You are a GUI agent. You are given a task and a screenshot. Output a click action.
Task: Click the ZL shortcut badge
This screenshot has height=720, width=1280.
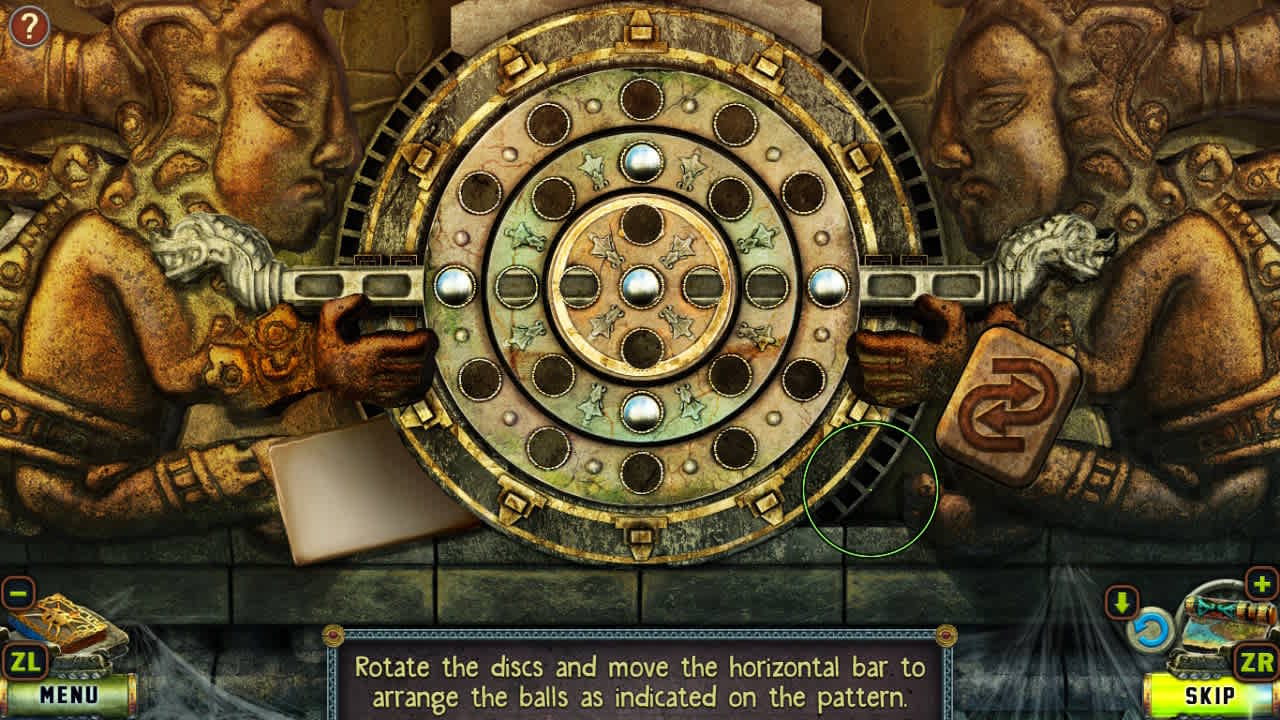[22, 659]
